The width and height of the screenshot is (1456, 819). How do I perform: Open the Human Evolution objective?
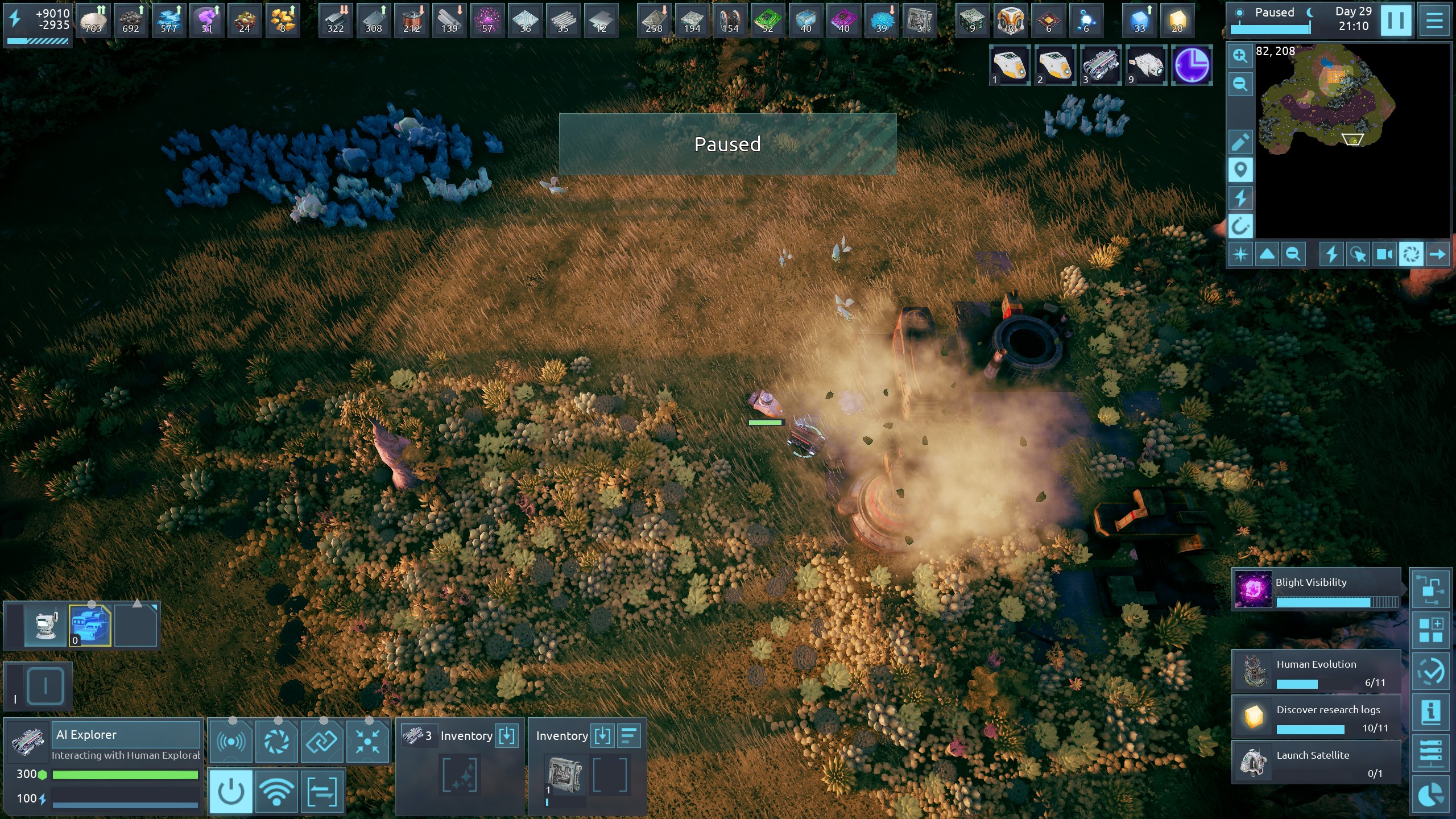1316,671
